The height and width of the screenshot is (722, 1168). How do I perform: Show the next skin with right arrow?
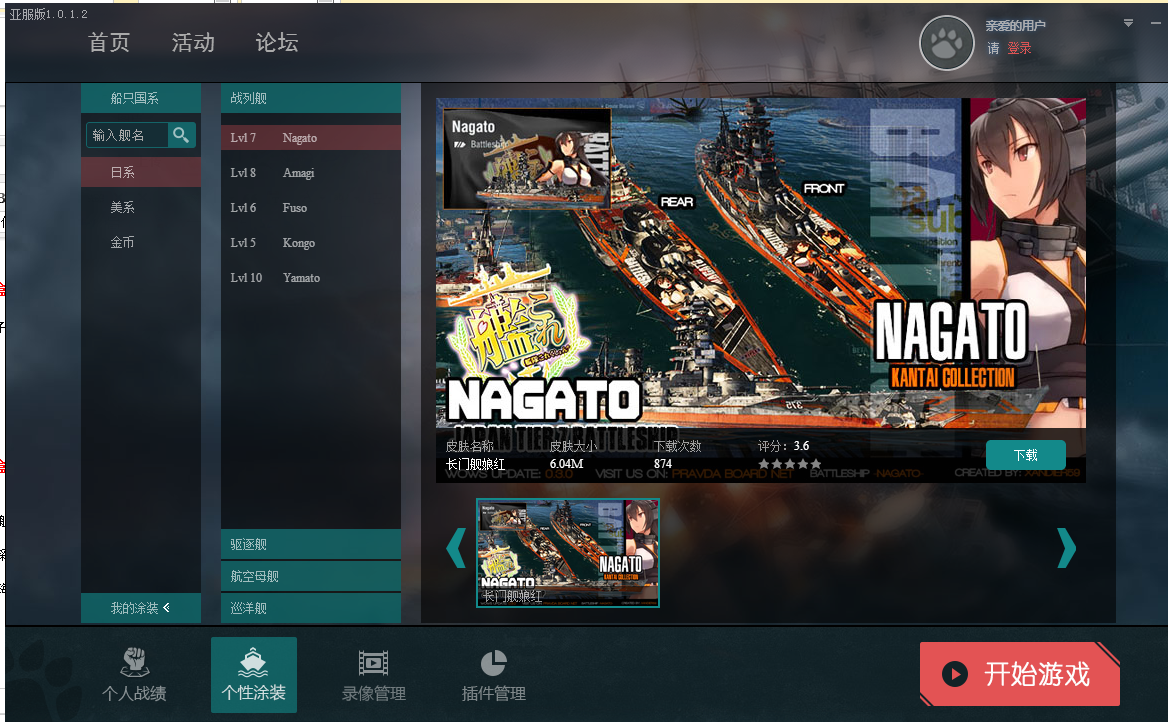pos(1066,548)
